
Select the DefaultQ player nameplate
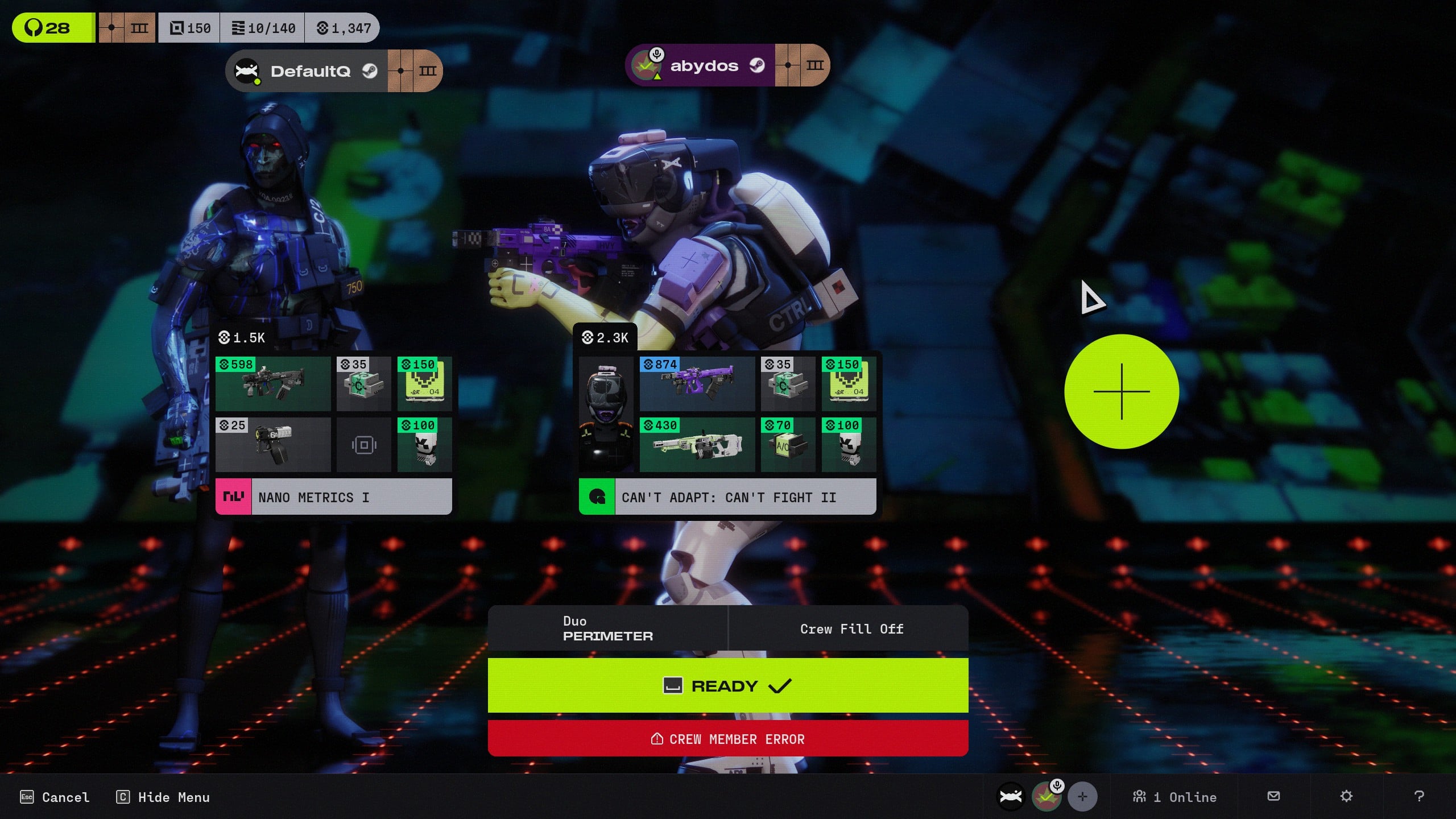click(309, 71)
